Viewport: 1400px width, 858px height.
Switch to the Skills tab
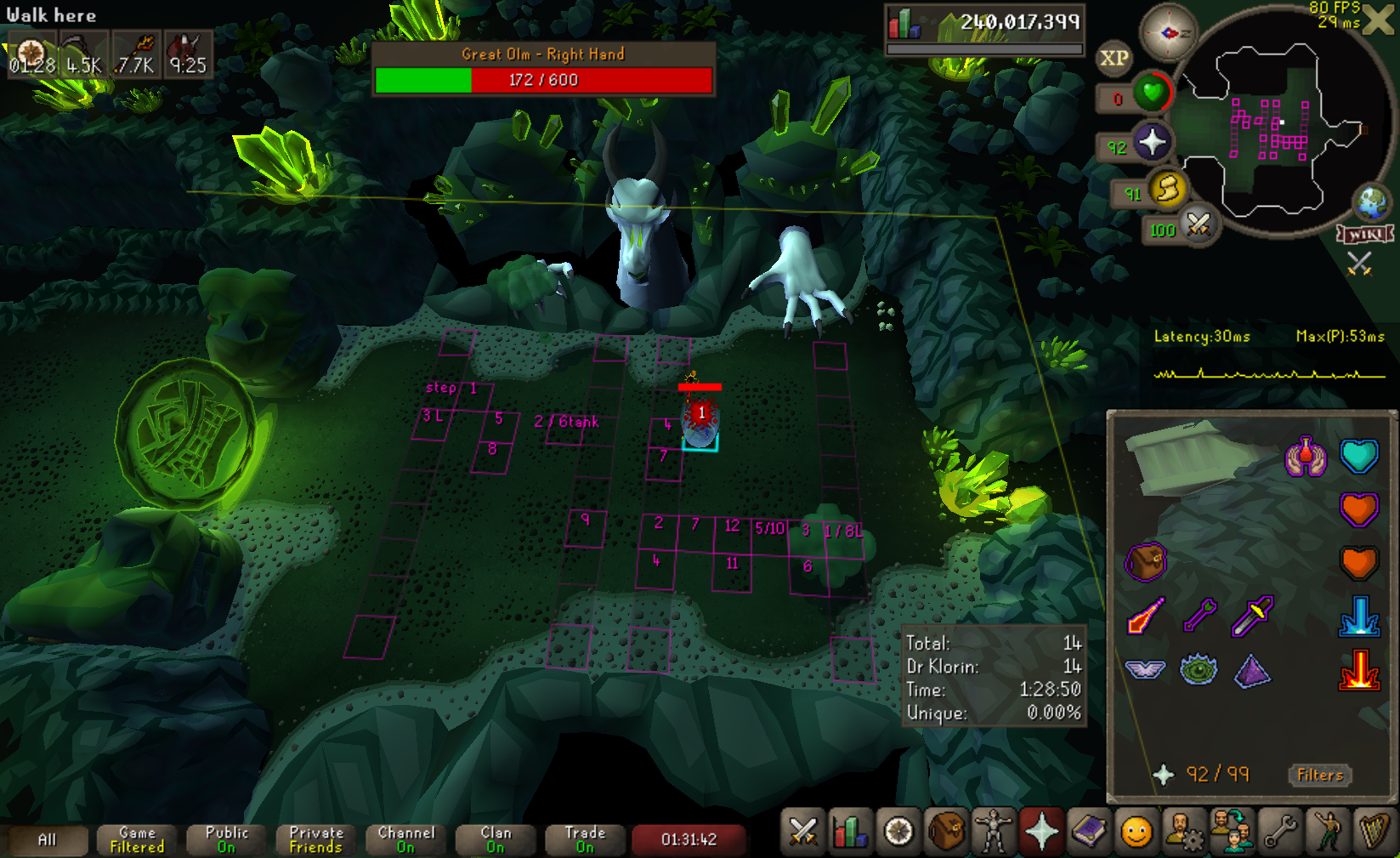(850, 832)
